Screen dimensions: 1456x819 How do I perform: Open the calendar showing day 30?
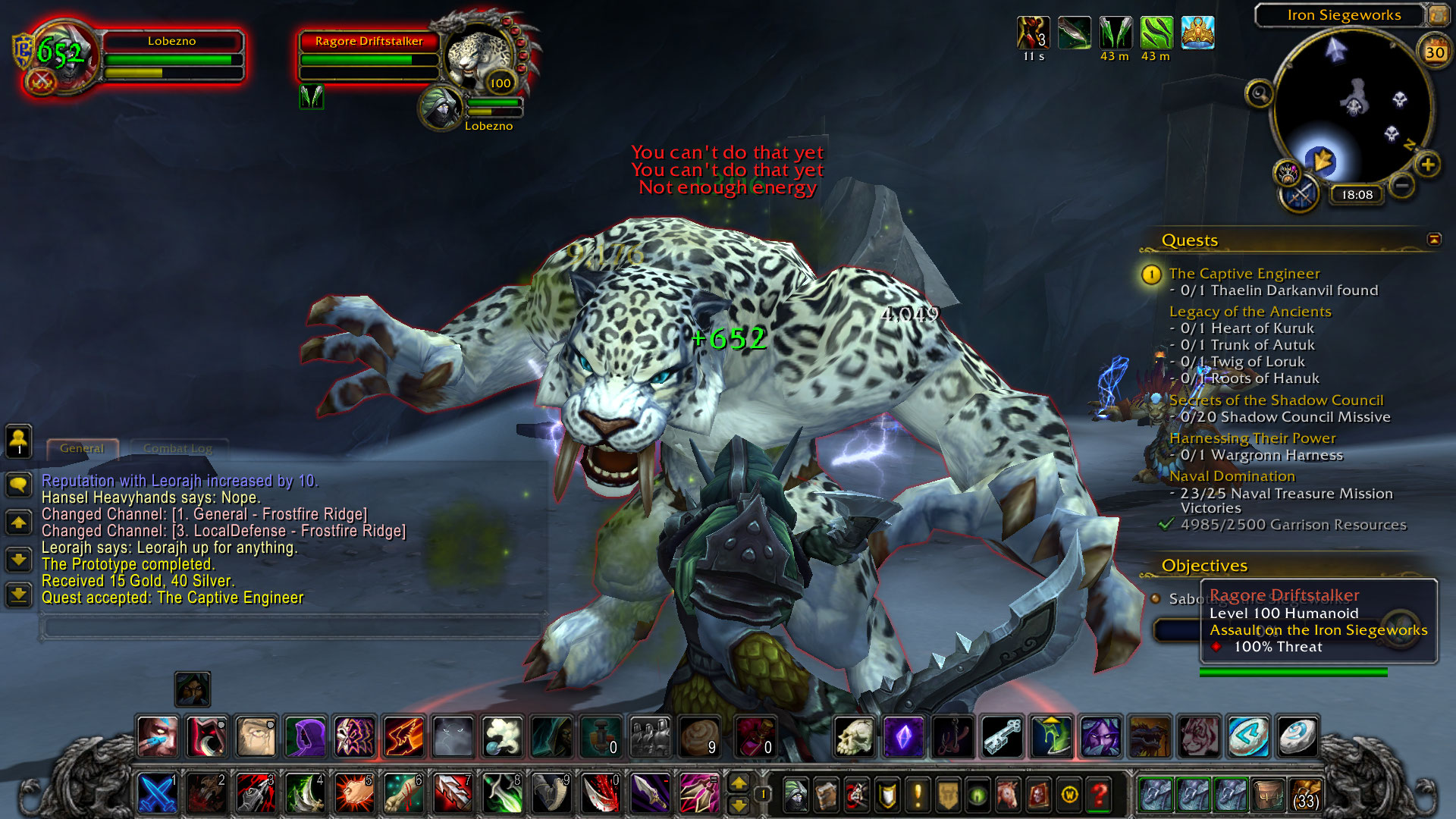pyautogui.click(x=1434, y=52)
